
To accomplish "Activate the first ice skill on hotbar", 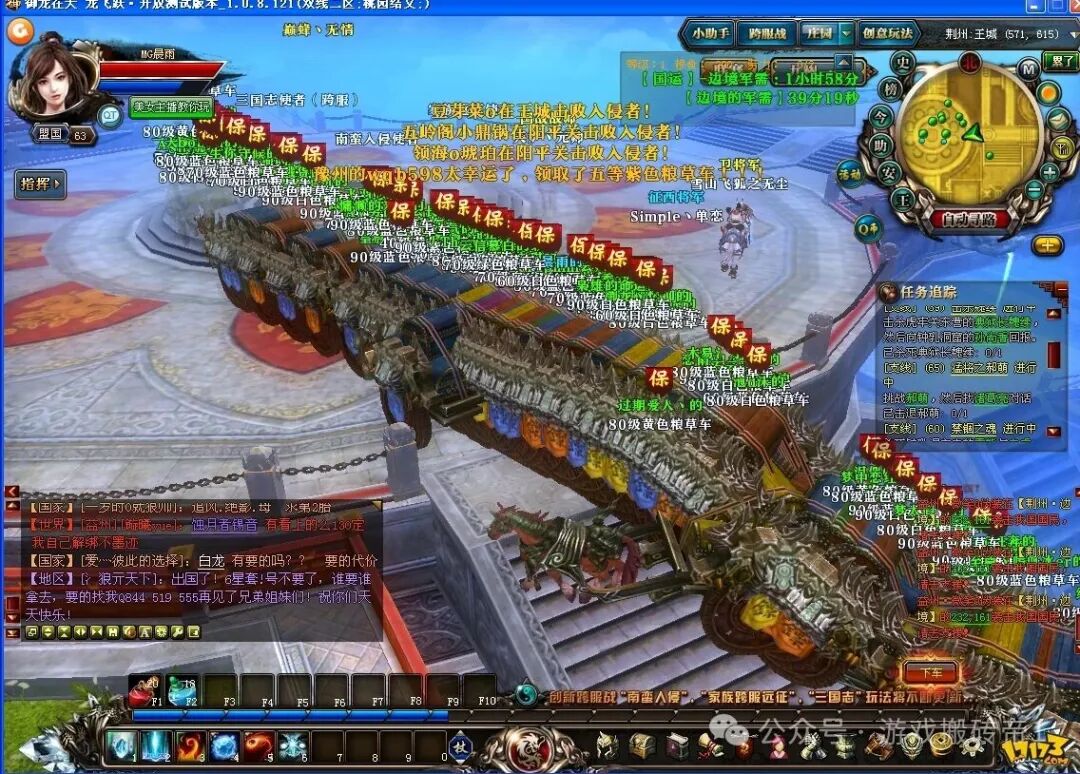I will 121,745.
